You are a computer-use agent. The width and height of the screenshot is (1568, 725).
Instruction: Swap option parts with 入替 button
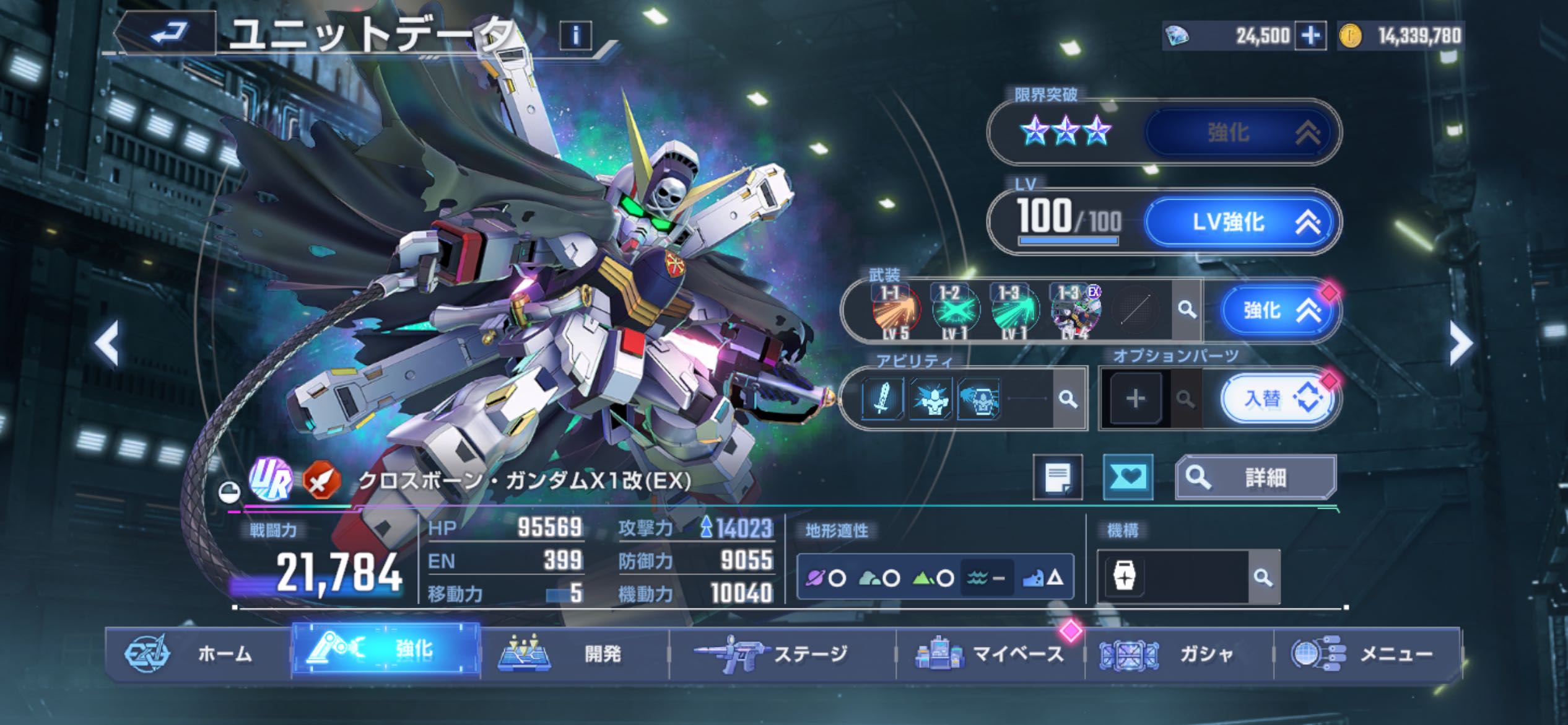pyautogui.click(x=1278, y=398)
